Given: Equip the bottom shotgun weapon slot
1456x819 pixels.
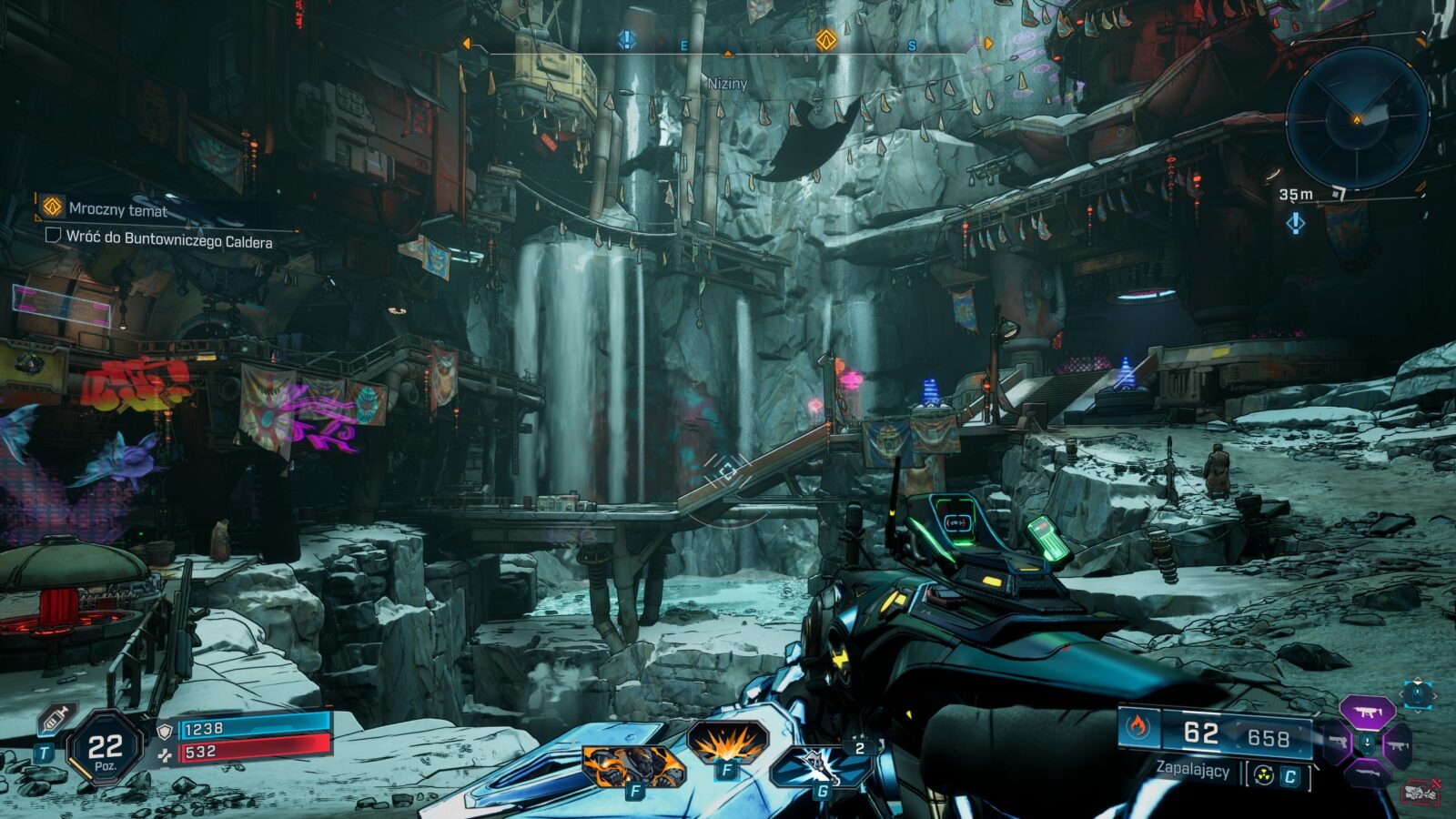Looking at the screenshot, I should pos(1366,773).
